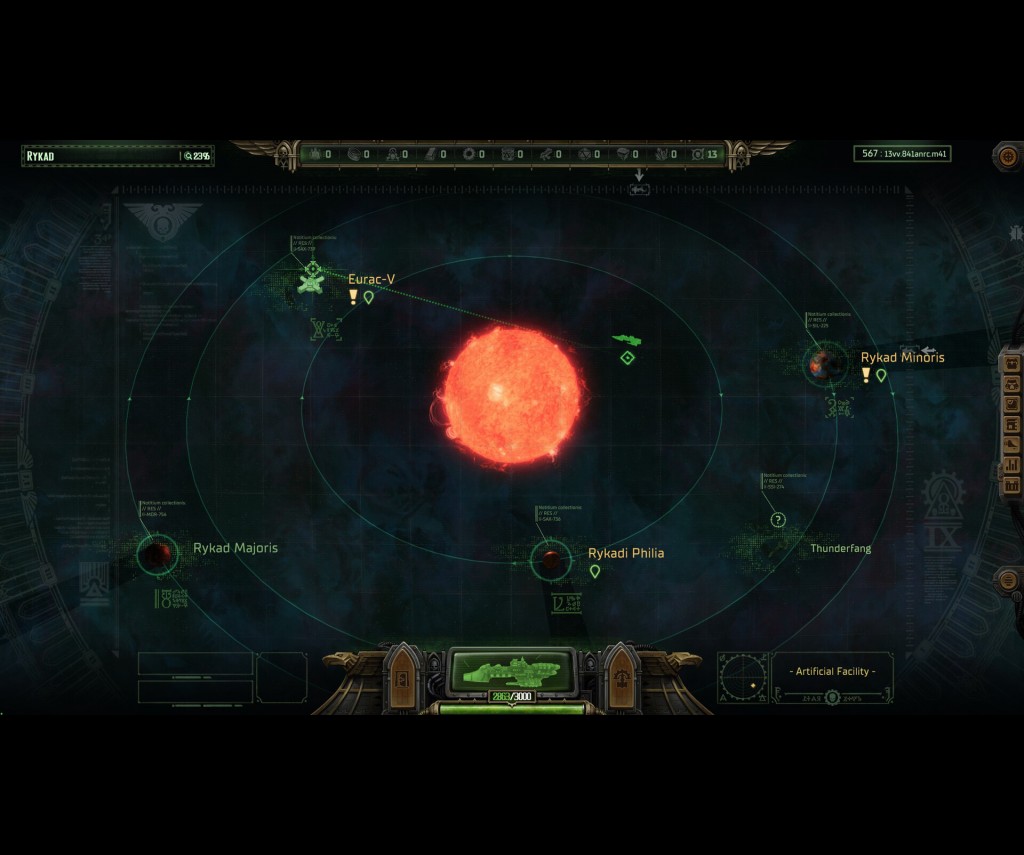The height and width of the screenshot is (855, 1024).
Task: Select planet Rykadi Philia on the map
Action: point(549,560)
